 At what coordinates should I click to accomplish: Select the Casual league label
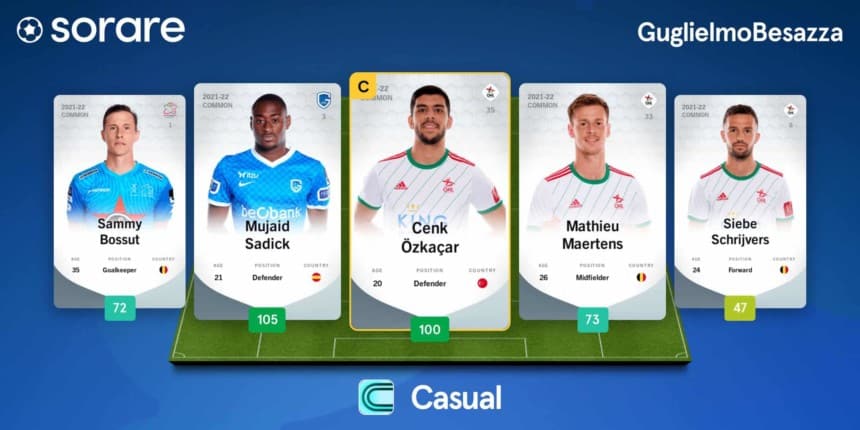tap(430, 397)
